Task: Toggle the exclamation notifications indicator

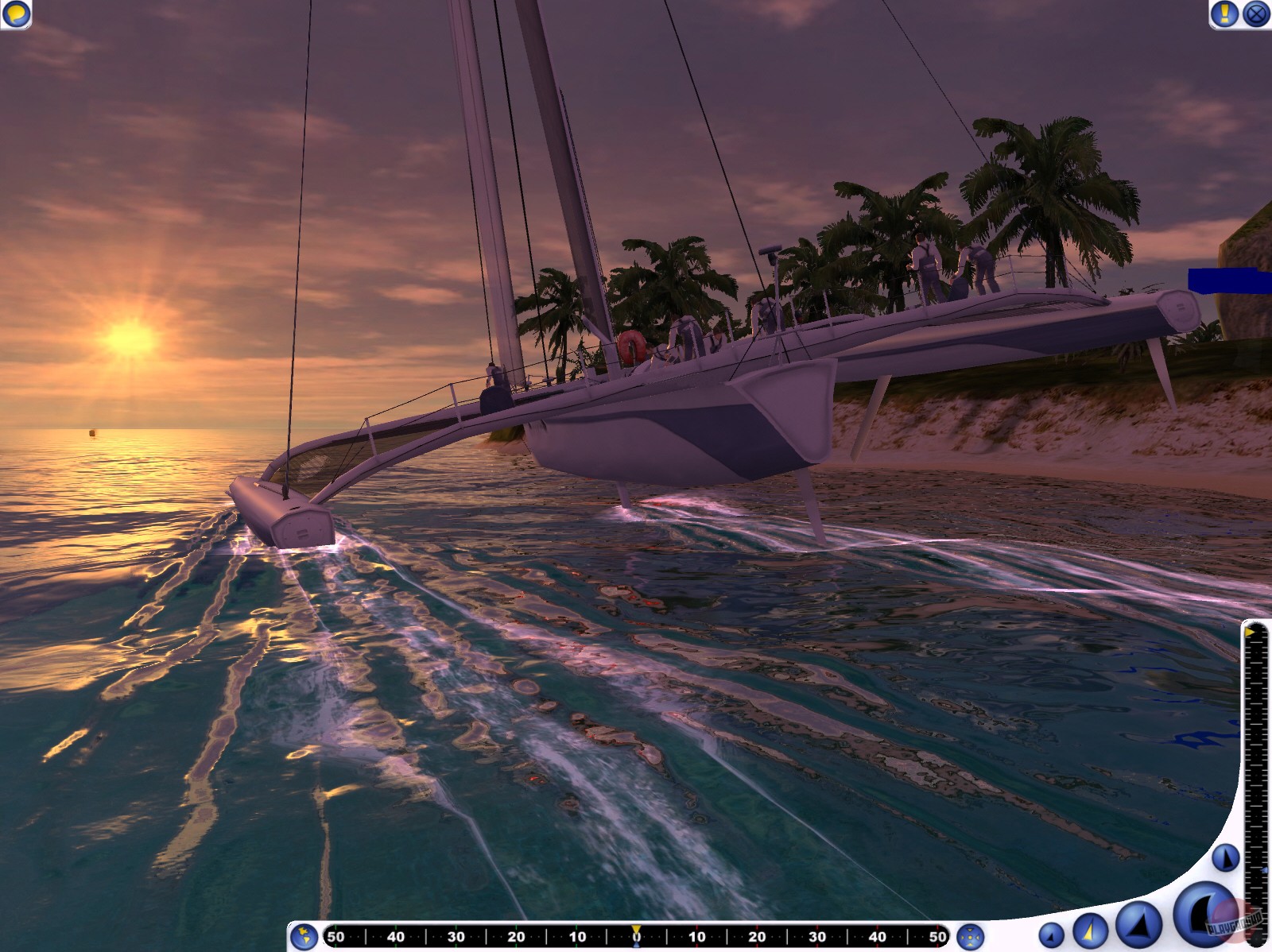Action: (1223, 13)
